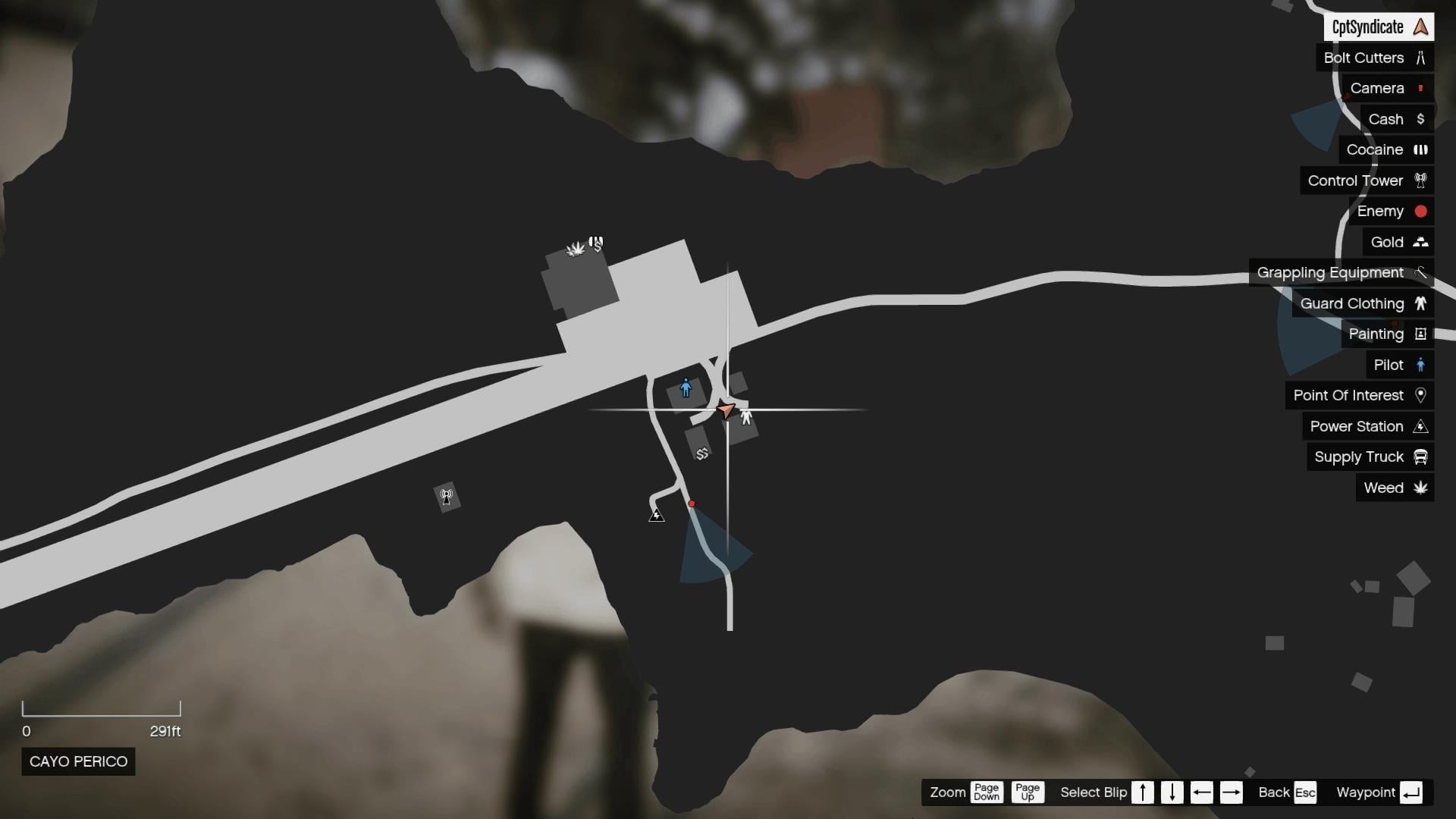Click the Cocaine icon in the legend
1456x819 pixels.
[x=1421, y=149]
